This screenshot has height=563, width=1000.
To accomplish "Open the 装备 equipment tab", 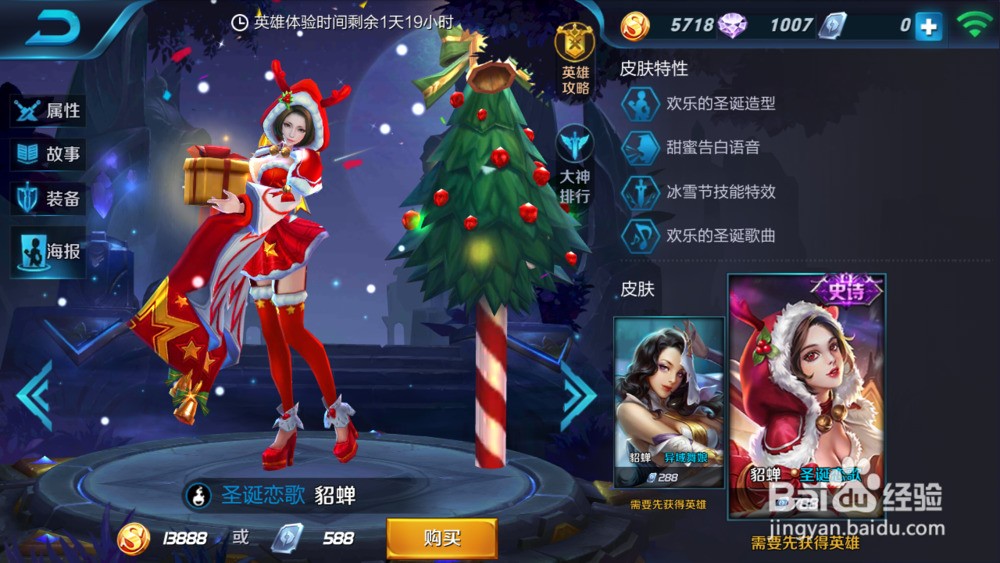I will tap(48, 199).
